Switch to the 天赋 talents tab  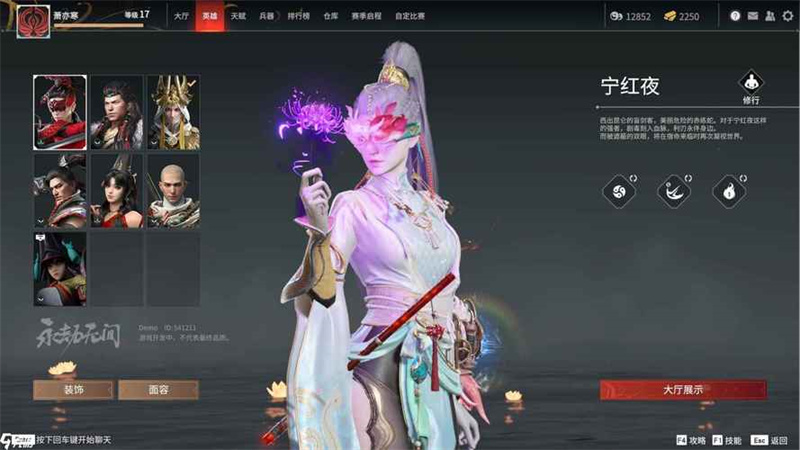coord(238,16)
